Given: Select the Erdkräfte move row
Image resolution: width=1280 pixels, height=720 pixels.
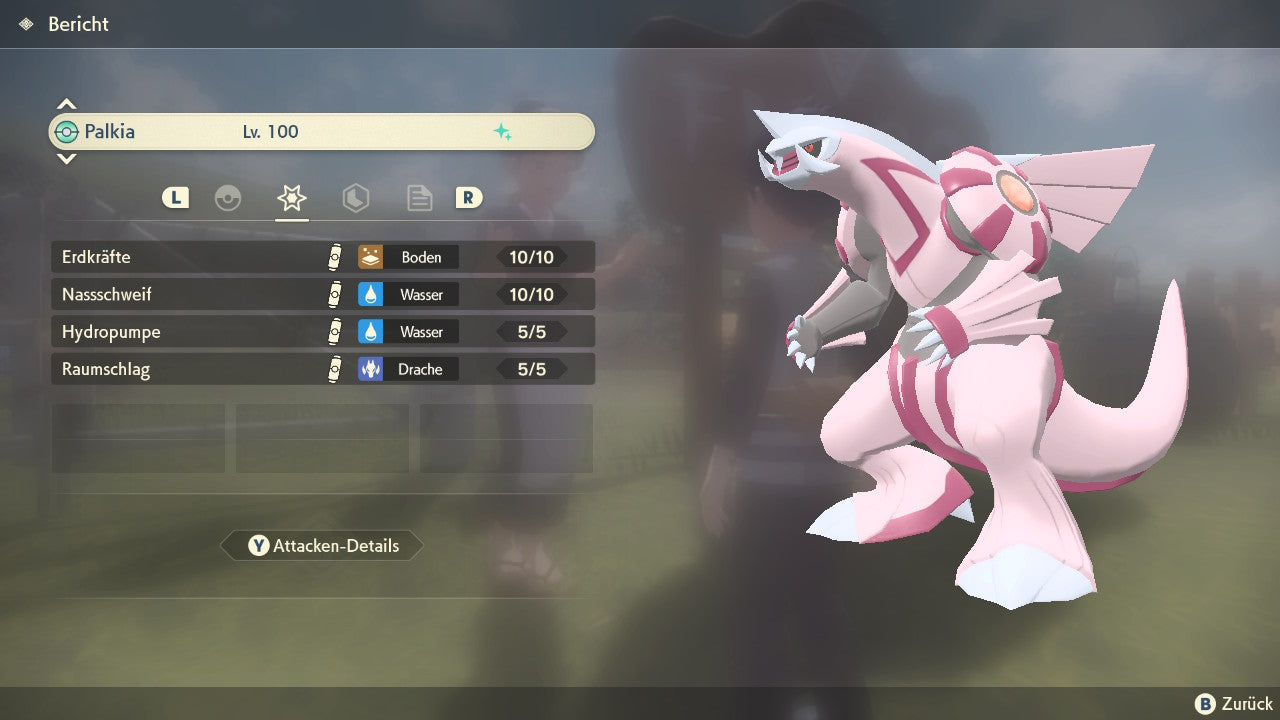Looking at the screenshot, I should click(322, 257).
